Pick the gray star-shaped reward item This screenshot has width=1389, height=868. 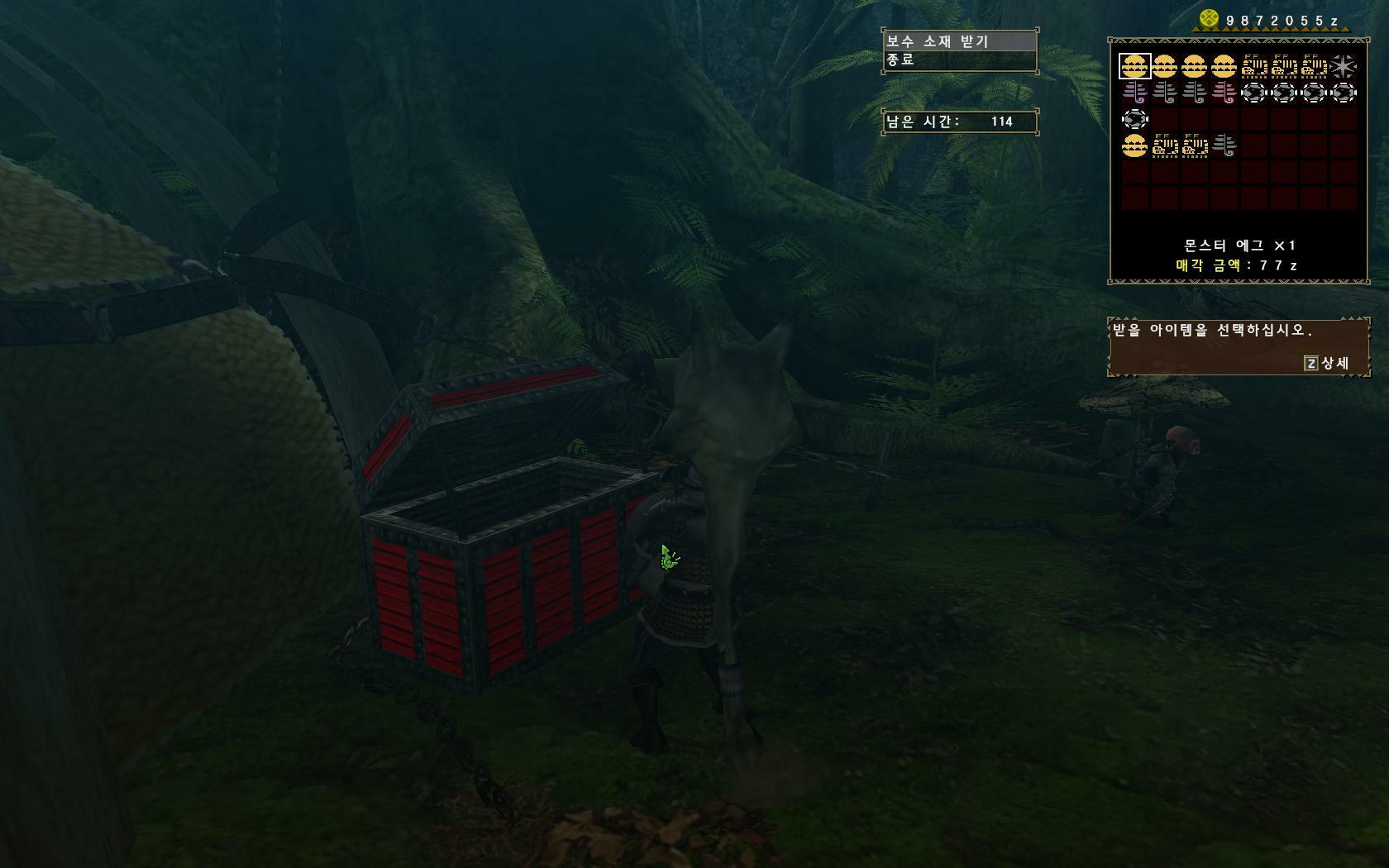(x=1344, y=66)
